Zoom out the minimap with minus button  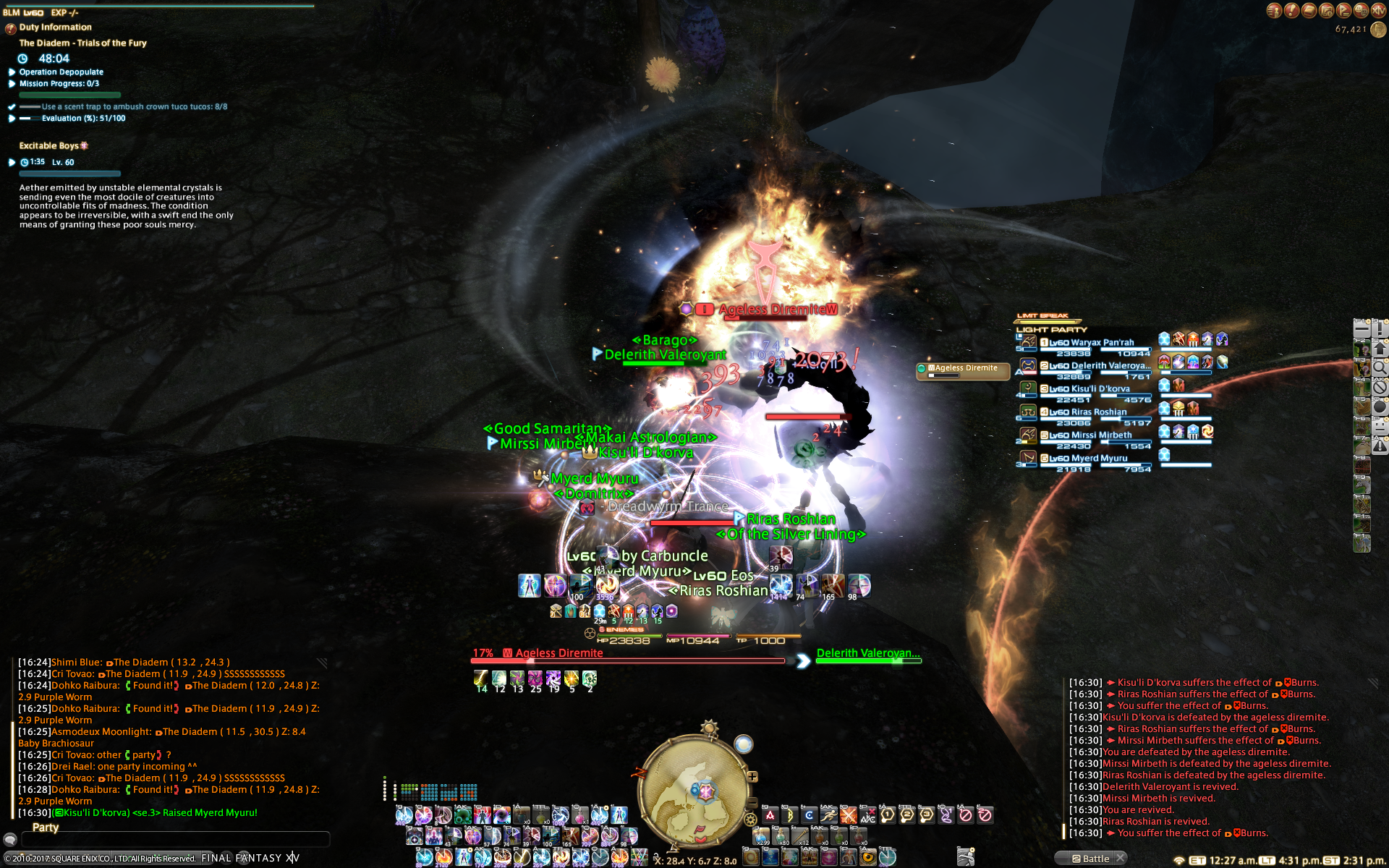[x=752, y=803]
